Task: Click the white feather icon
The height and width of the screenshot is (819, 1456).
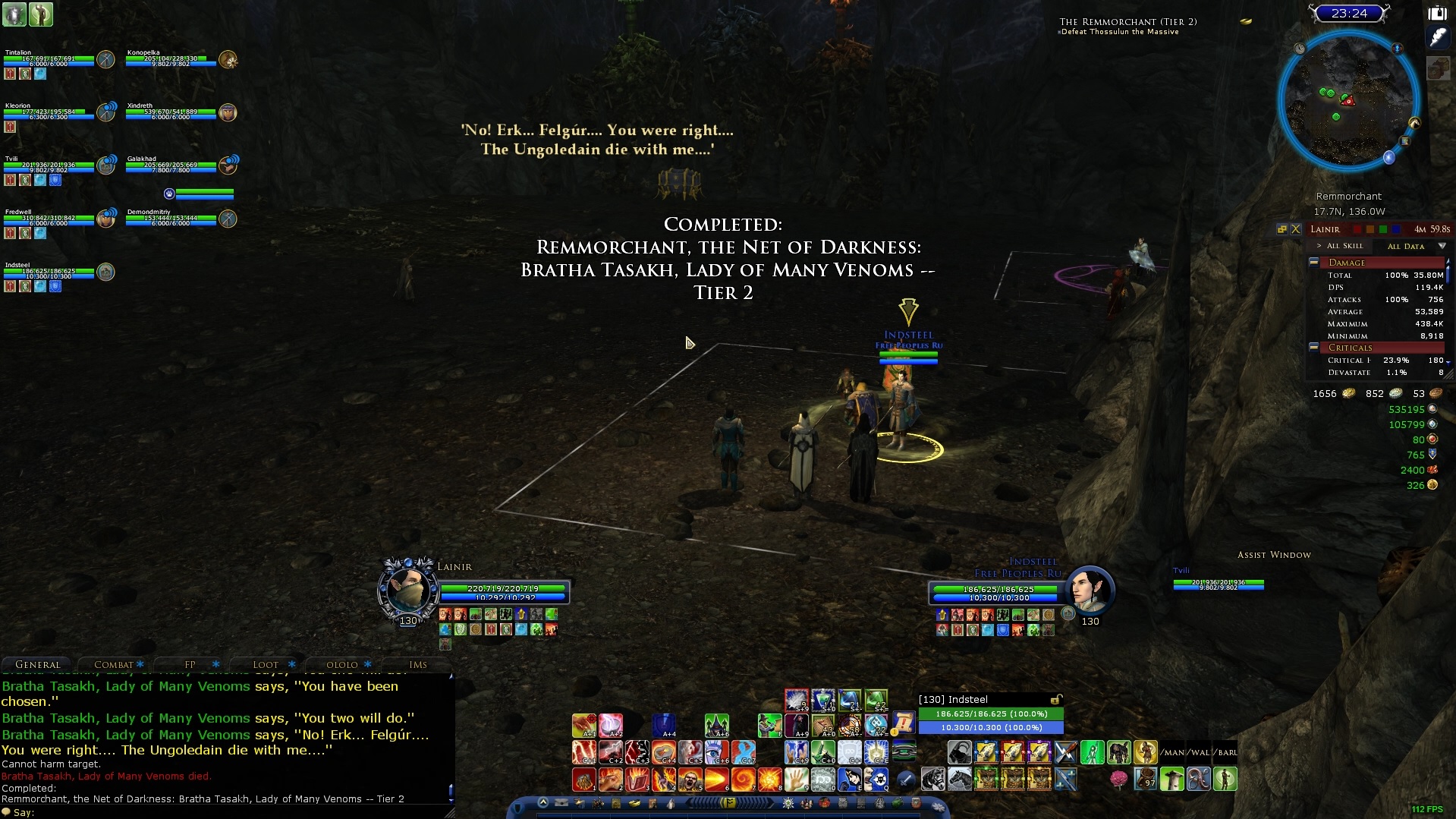Action: pos(1438,38)
